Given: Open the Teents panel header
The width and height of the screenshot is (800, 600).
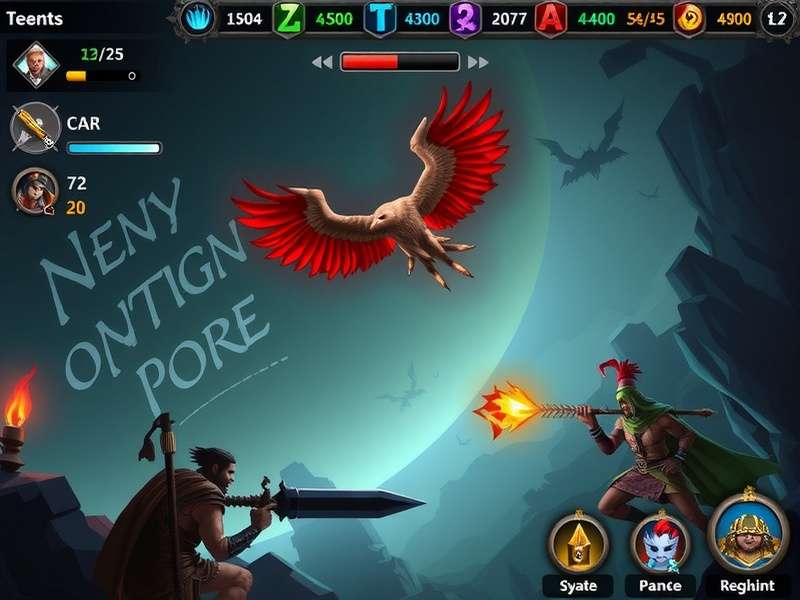Looking at the screenshot, I should [x=34, y=19].
